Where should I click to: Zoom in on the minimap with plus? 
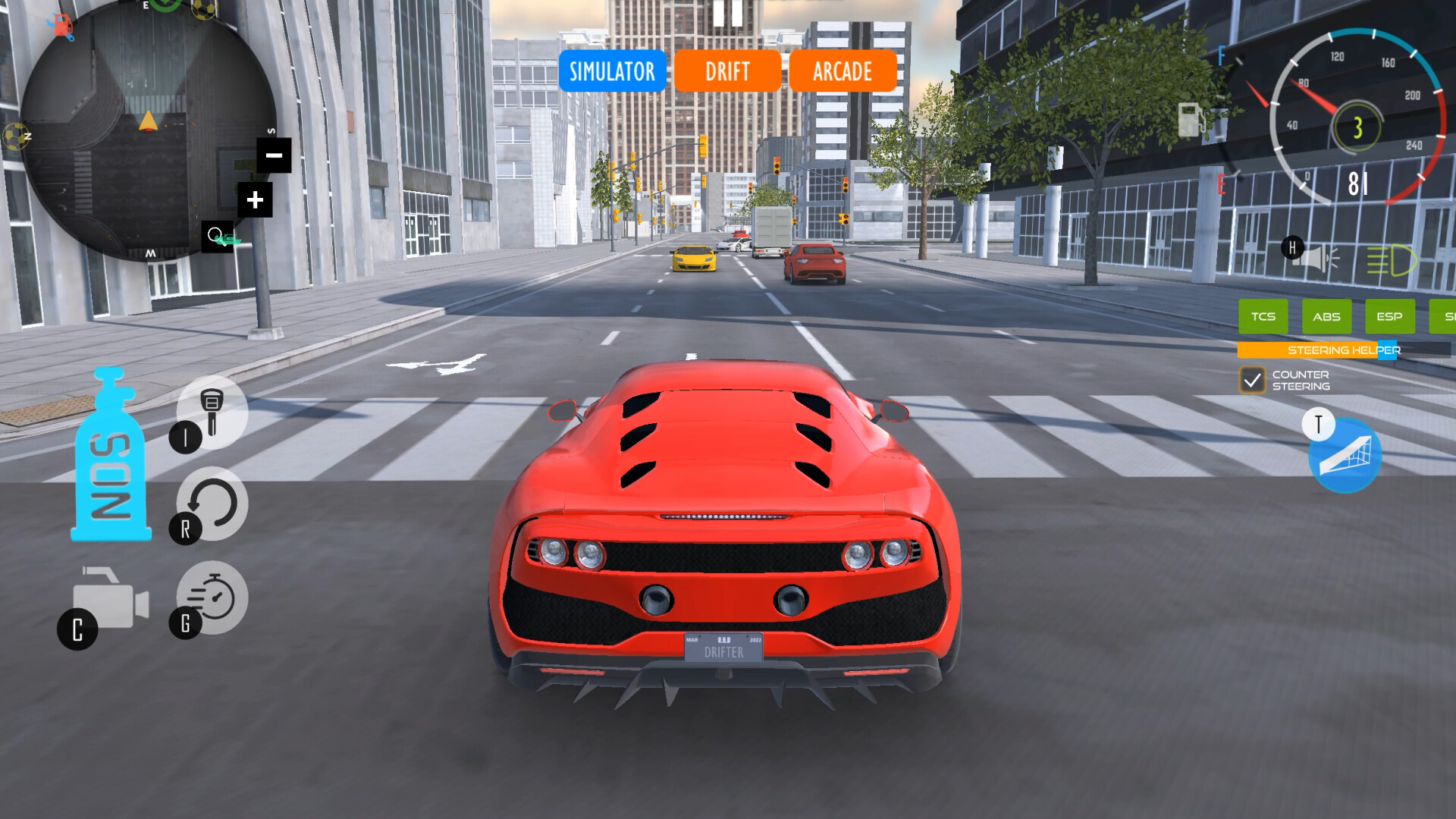pyautogui.click(x=255, y=200)
